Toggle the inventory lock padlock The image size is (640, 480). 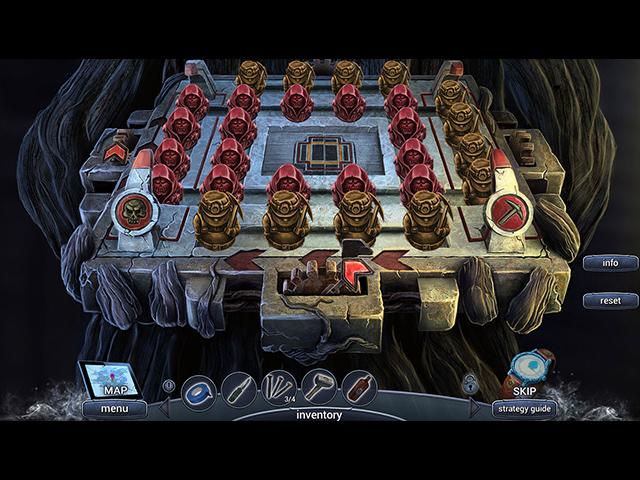point(469,383)
